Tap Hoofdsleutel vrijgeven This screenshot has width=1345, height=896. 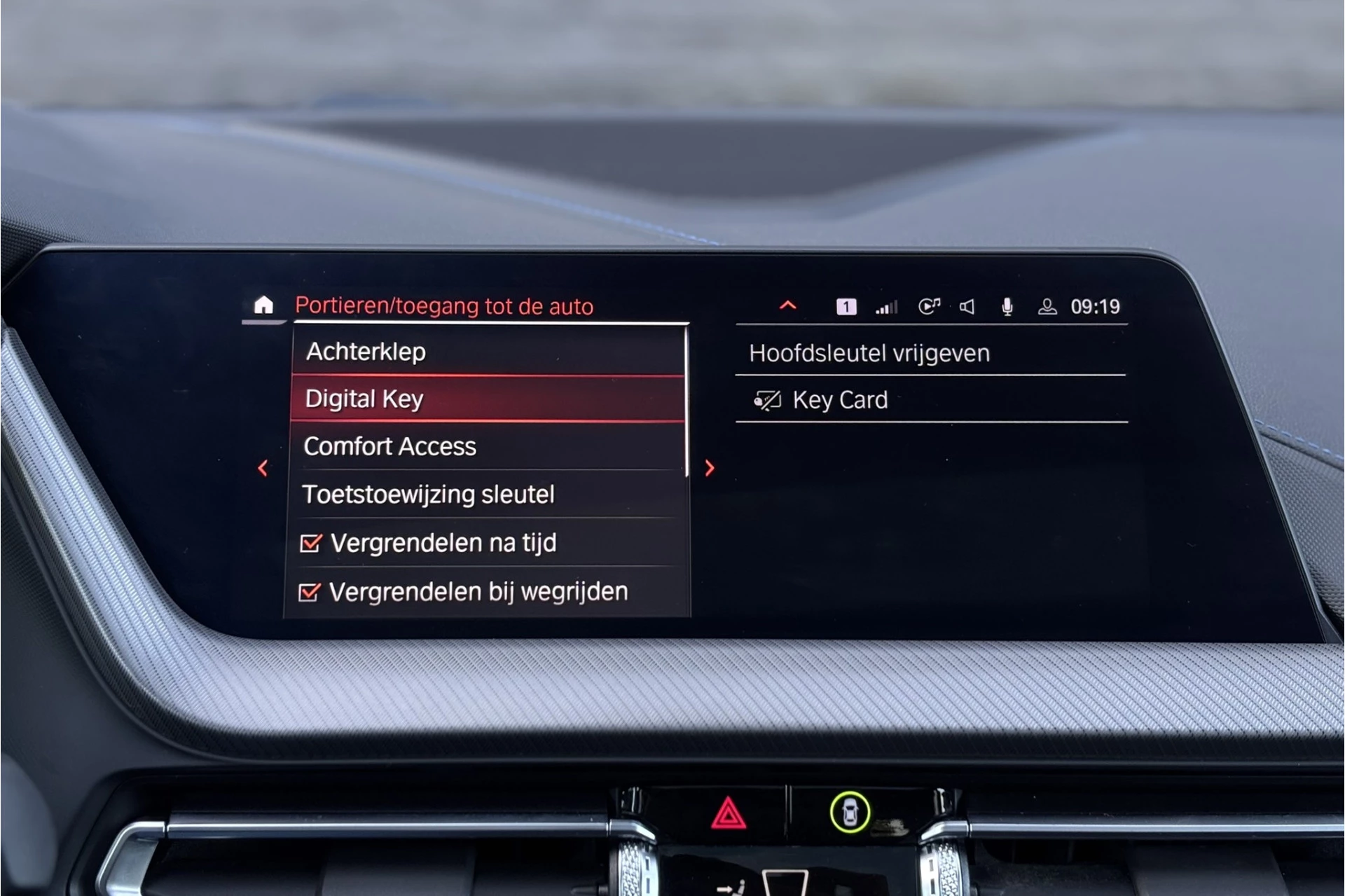(870, 352)
